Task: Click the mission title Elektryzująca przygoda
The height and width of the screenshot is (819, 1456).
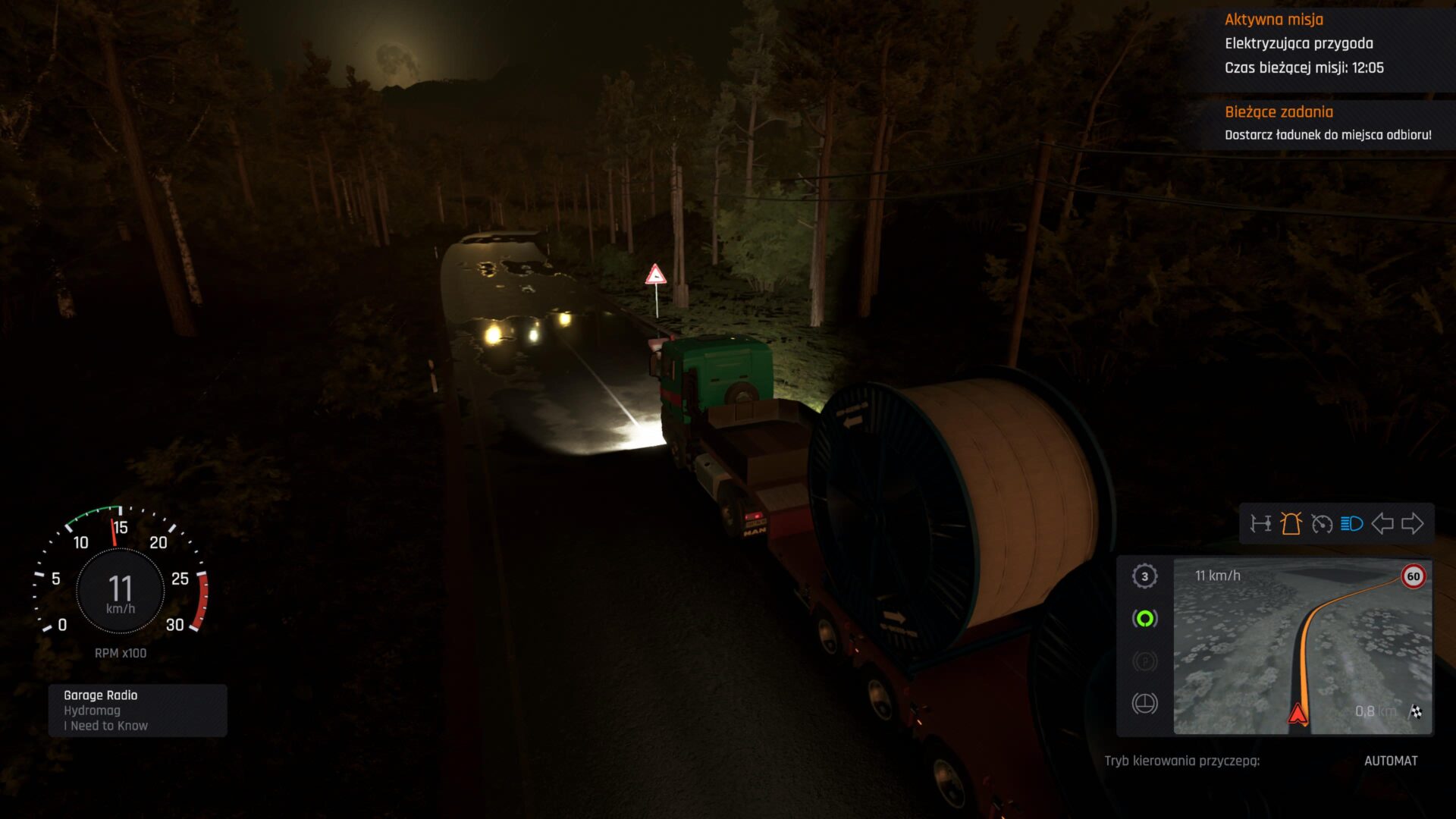Action: [x=1299, y=44]
